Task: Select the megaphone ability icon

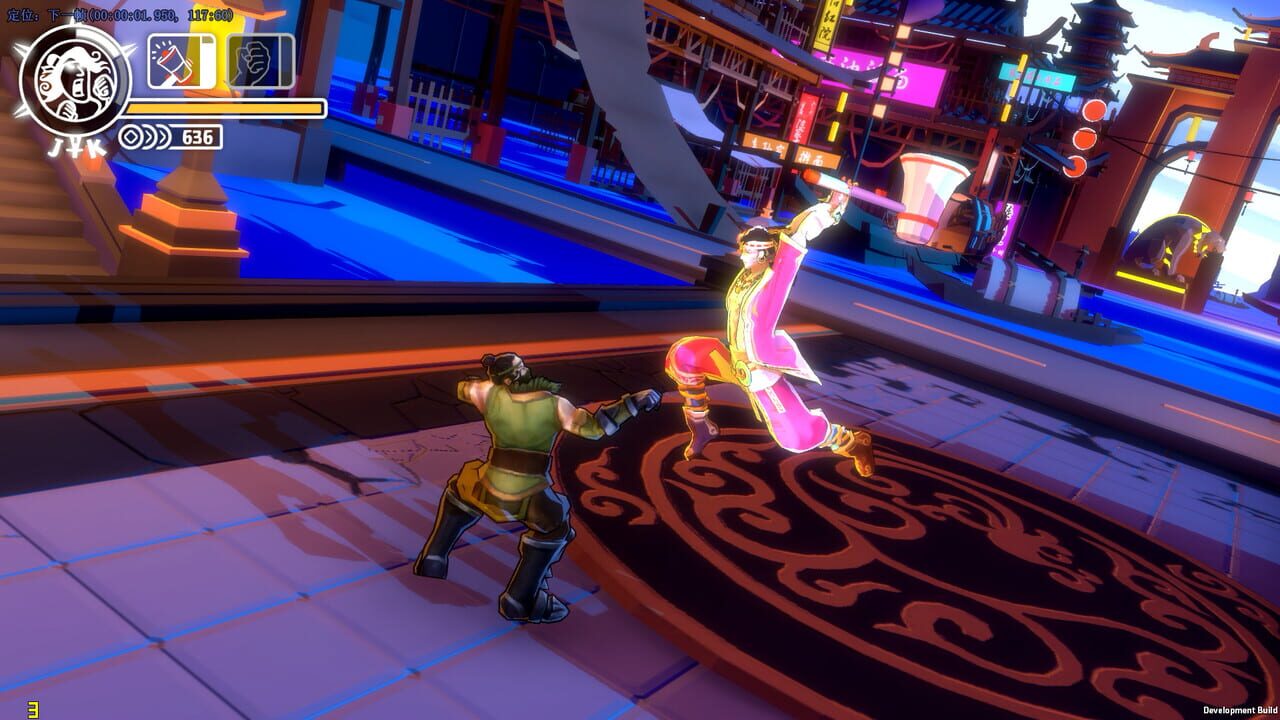Action: coord(172,60)
